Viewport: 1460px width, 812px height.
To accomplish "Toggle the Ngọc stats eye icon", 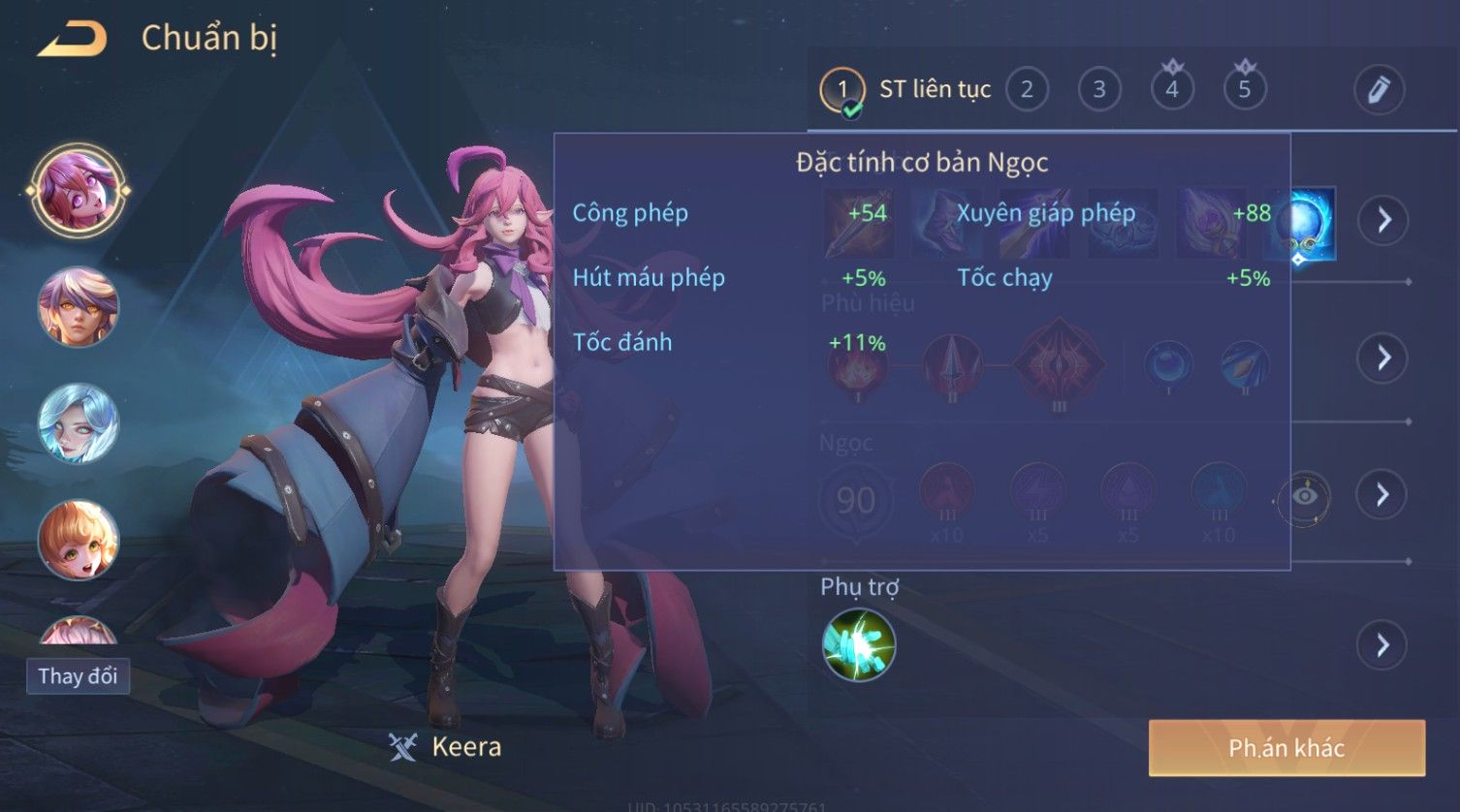I will 1305,496.
